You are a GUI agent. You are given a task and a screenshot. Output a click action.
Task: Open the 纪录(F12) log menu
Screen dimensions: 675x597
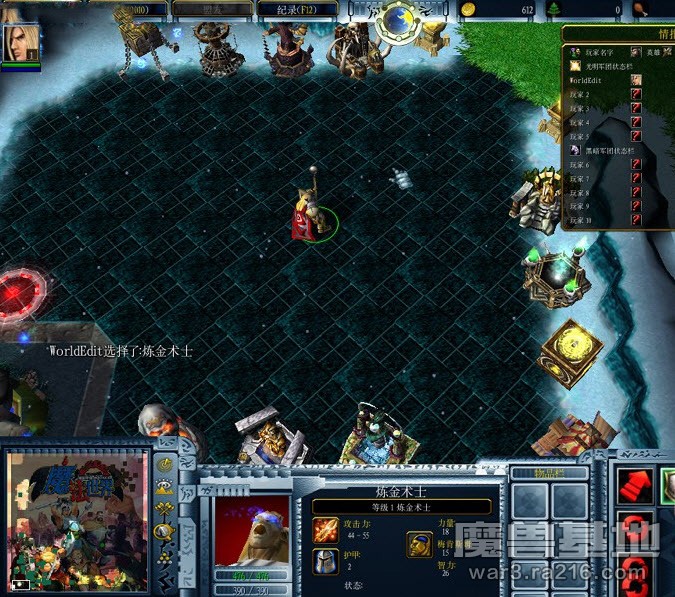tap(297, 9)
